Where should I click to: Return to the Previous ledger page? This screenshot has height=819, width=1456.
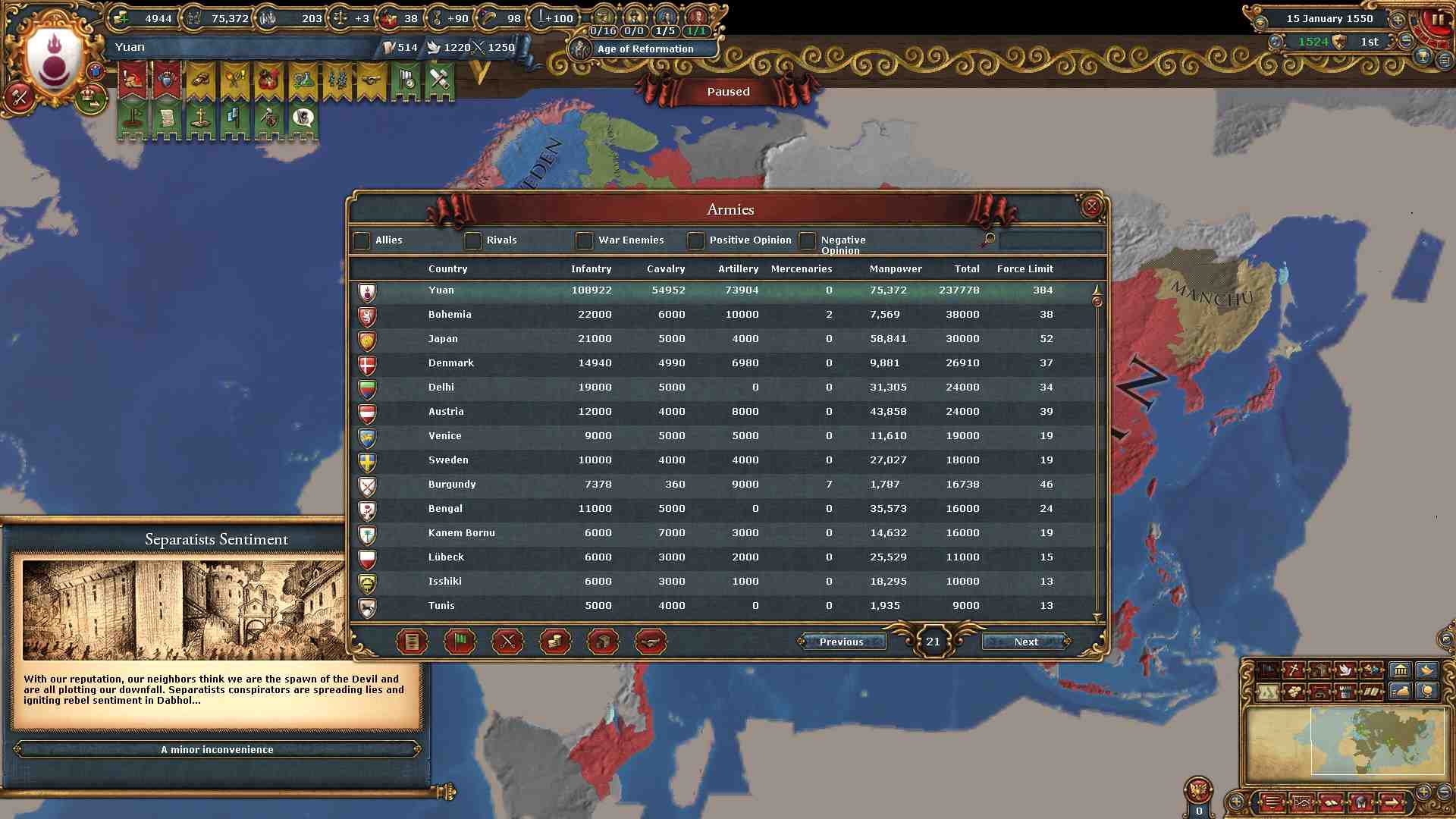(x=841, y=642)
